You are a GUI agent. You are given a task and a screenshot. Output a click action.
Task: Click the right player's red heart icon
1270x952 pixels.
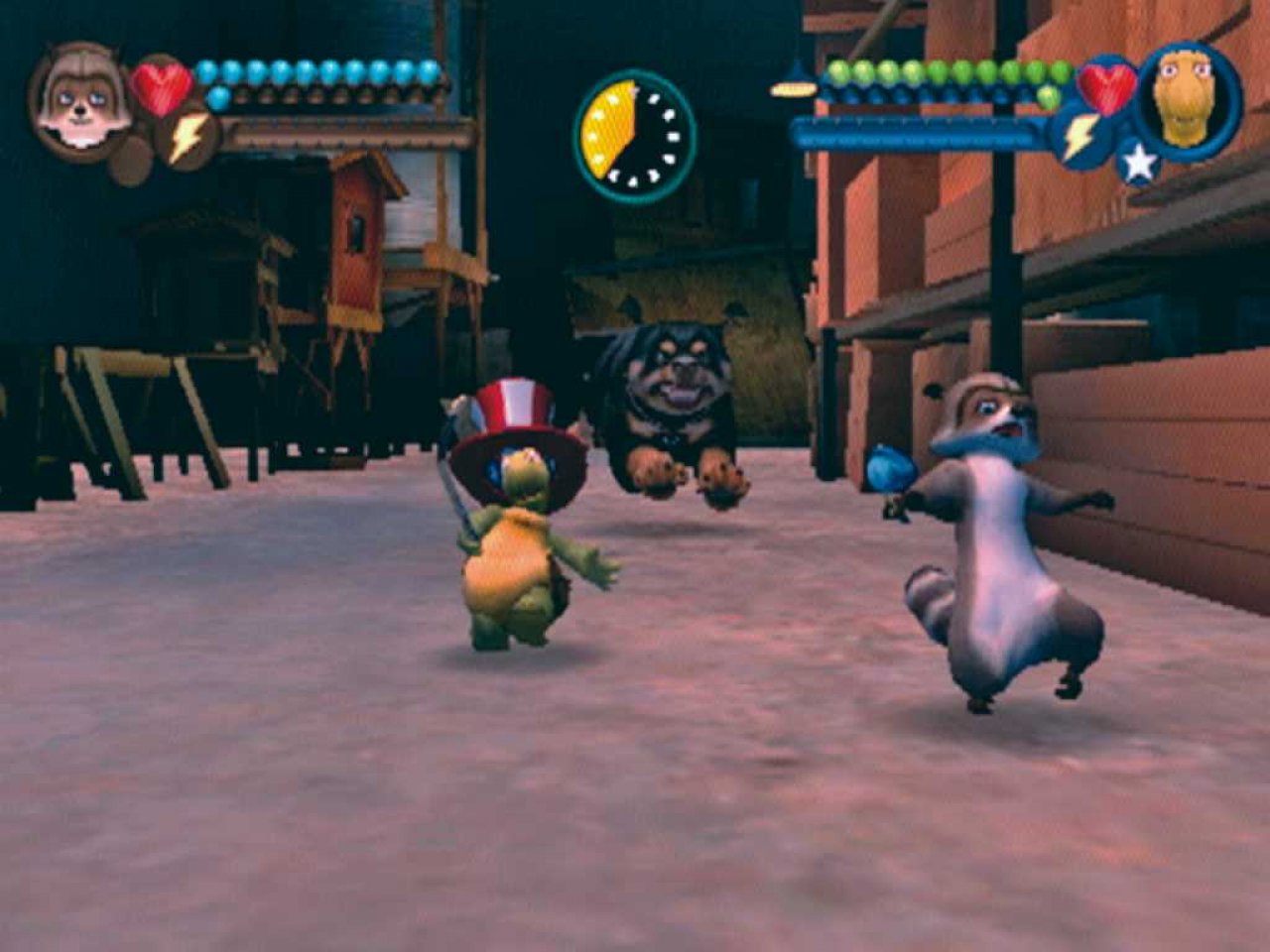pos(1106,86)
